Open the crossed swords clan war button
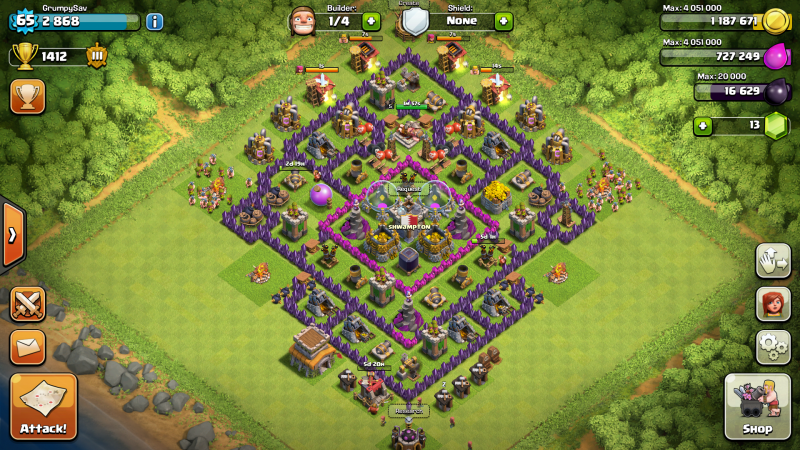Viewport: 800px width, 450px height. [27, 303]
